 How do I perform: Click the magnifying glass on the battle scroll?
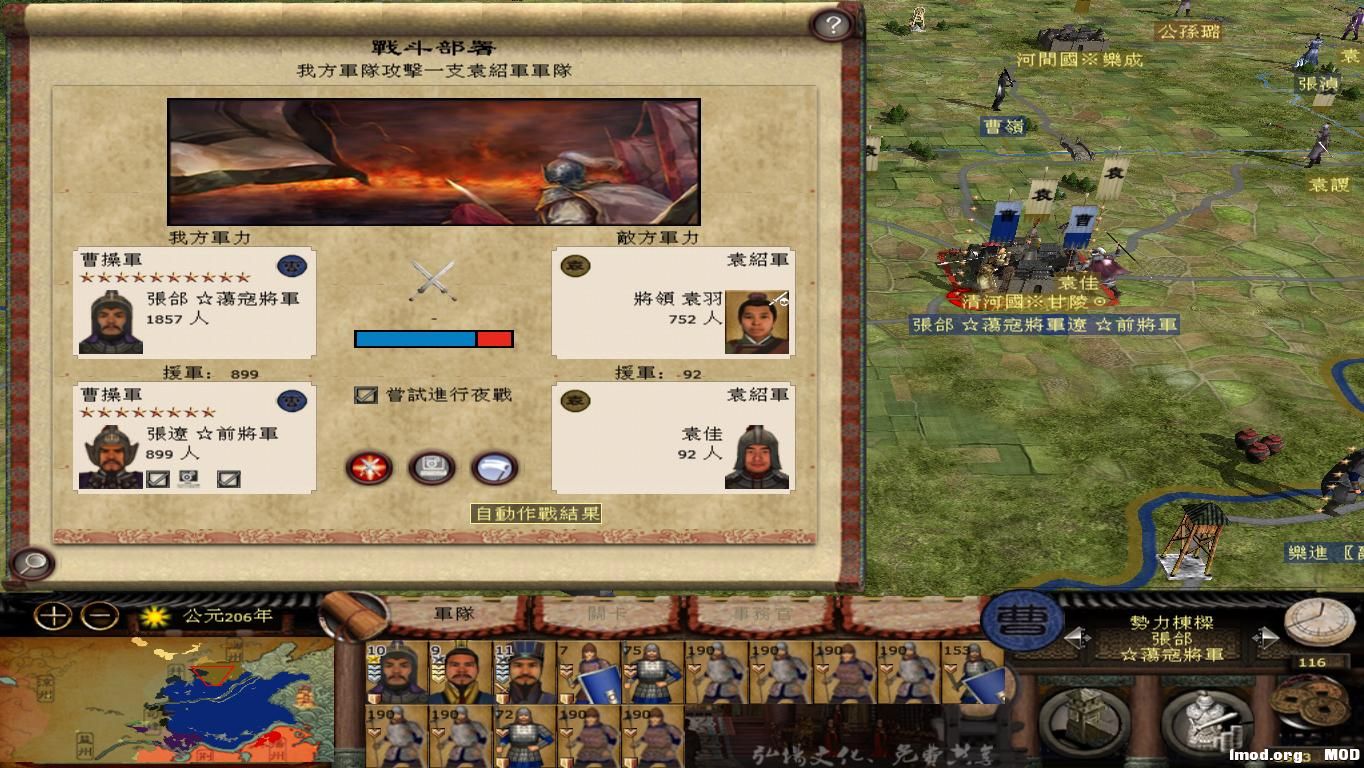coord(33,565)
